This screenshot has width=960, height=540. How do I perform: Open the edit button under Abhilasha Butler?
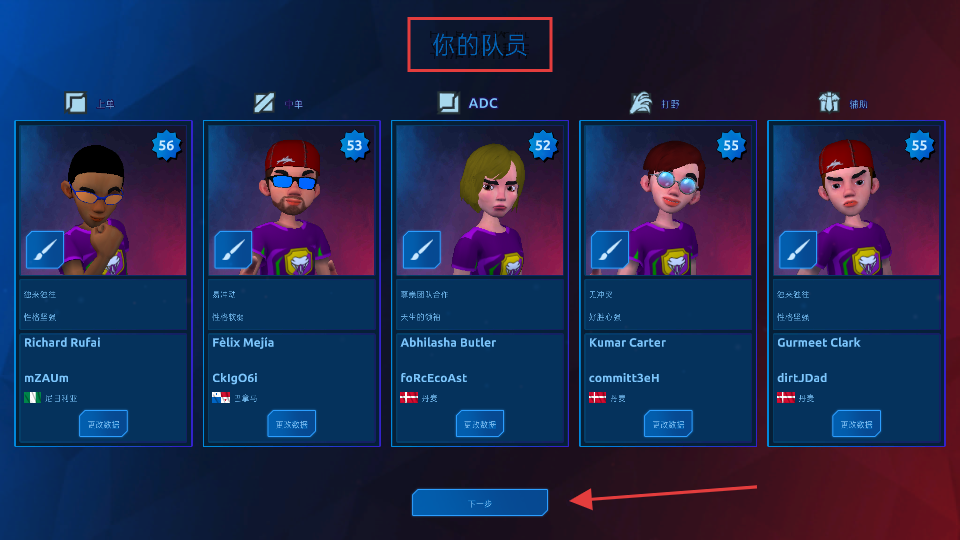click(x=479, y=424)
